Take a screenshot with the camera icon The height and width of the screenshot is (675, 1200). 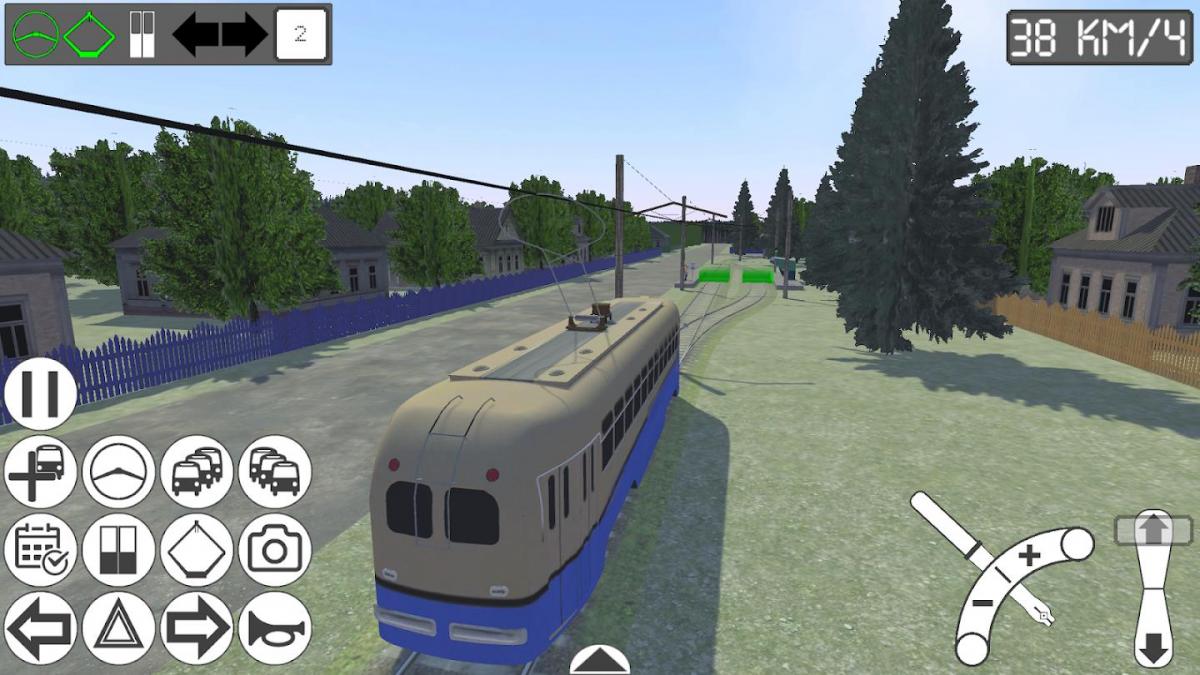pos(274,549)
